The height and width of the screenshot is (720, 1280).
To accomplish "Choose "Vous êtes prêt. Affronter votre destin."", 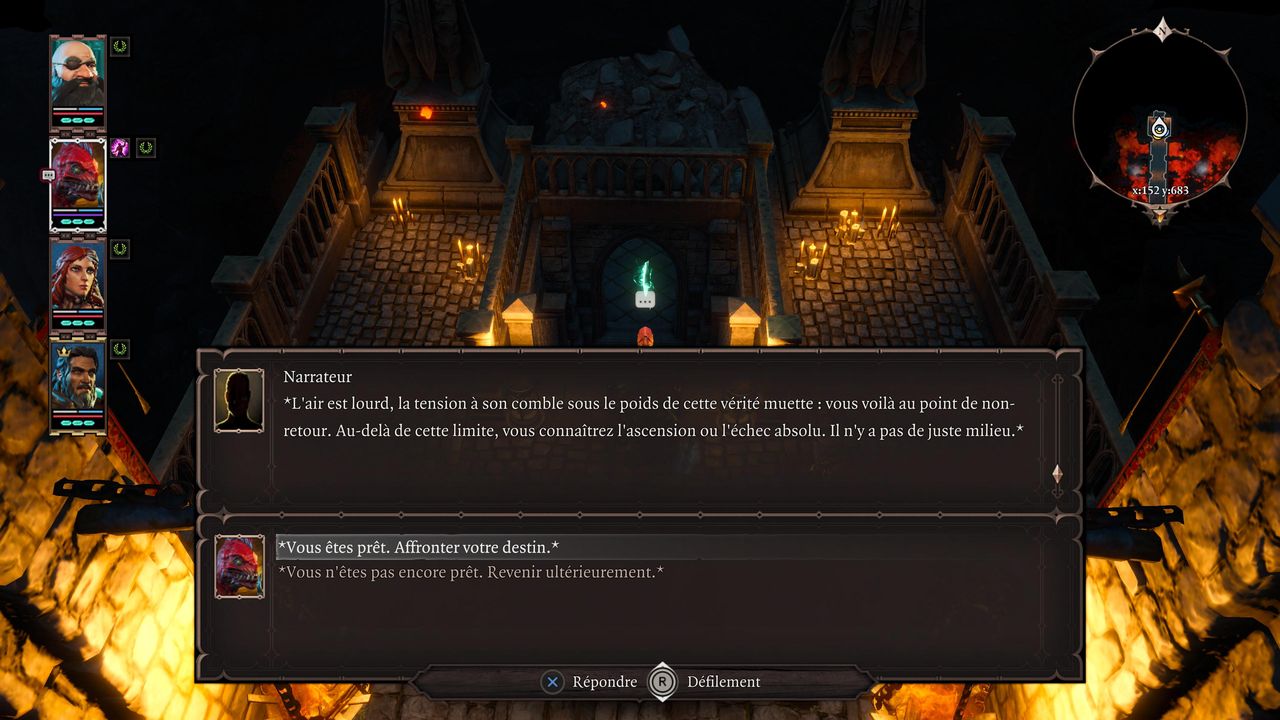I will pyautogui.click(x=418, y=548).
